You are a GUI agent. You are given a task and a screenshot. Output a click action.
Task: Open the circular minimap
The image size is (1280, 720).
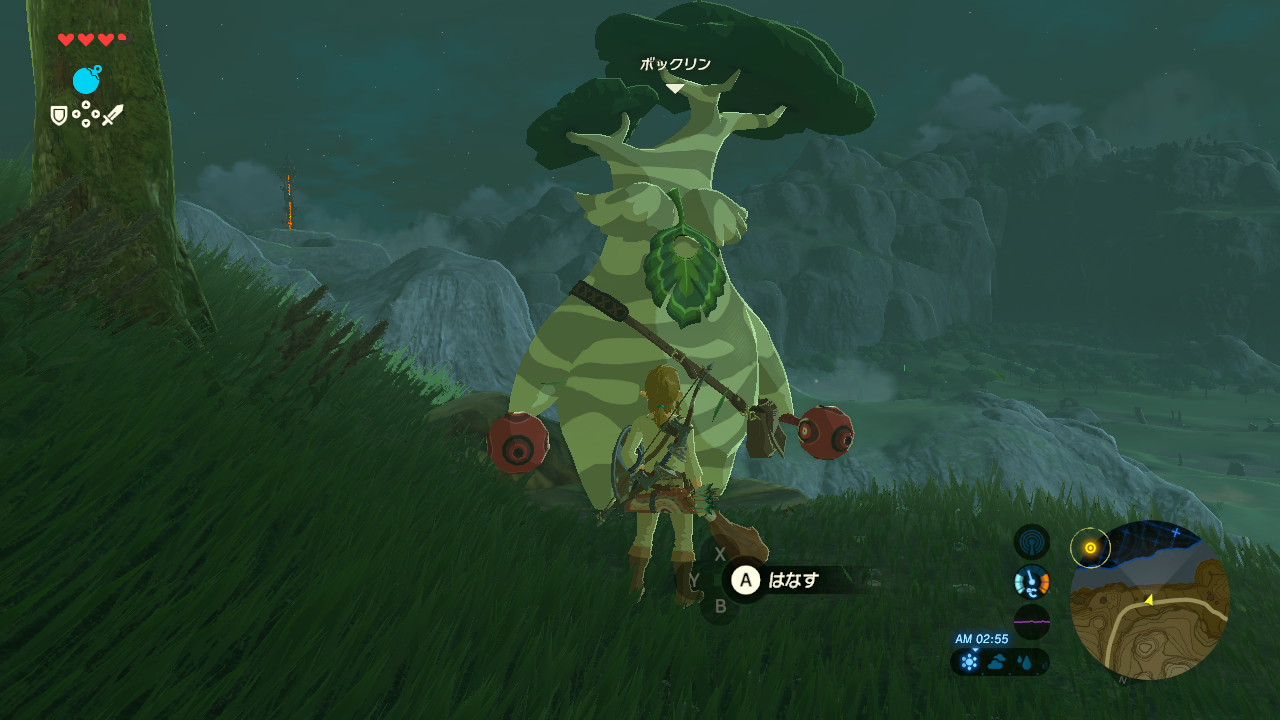(1150, 602)
